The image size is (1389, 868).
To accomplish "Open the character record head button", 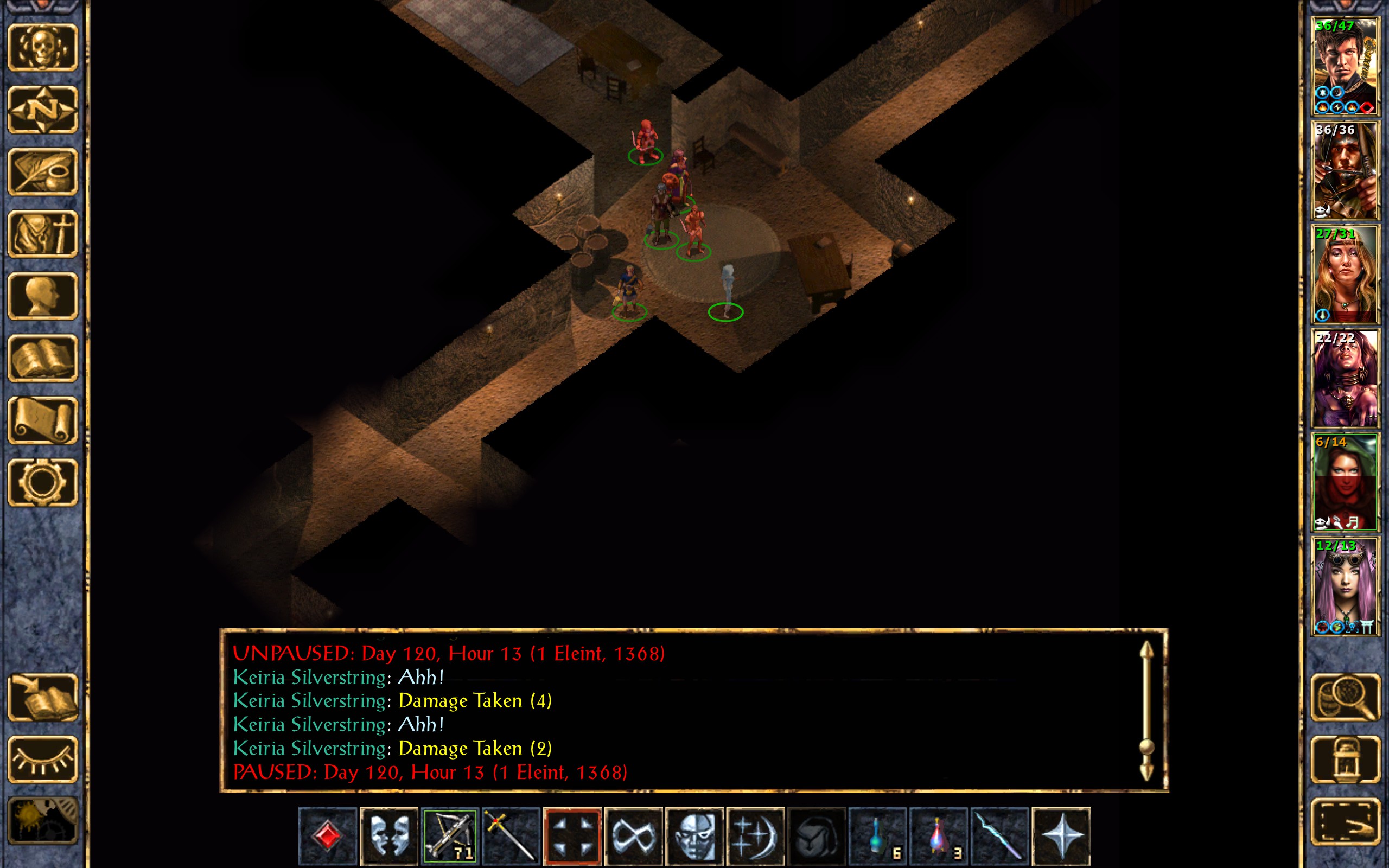I will pos(43,296).
